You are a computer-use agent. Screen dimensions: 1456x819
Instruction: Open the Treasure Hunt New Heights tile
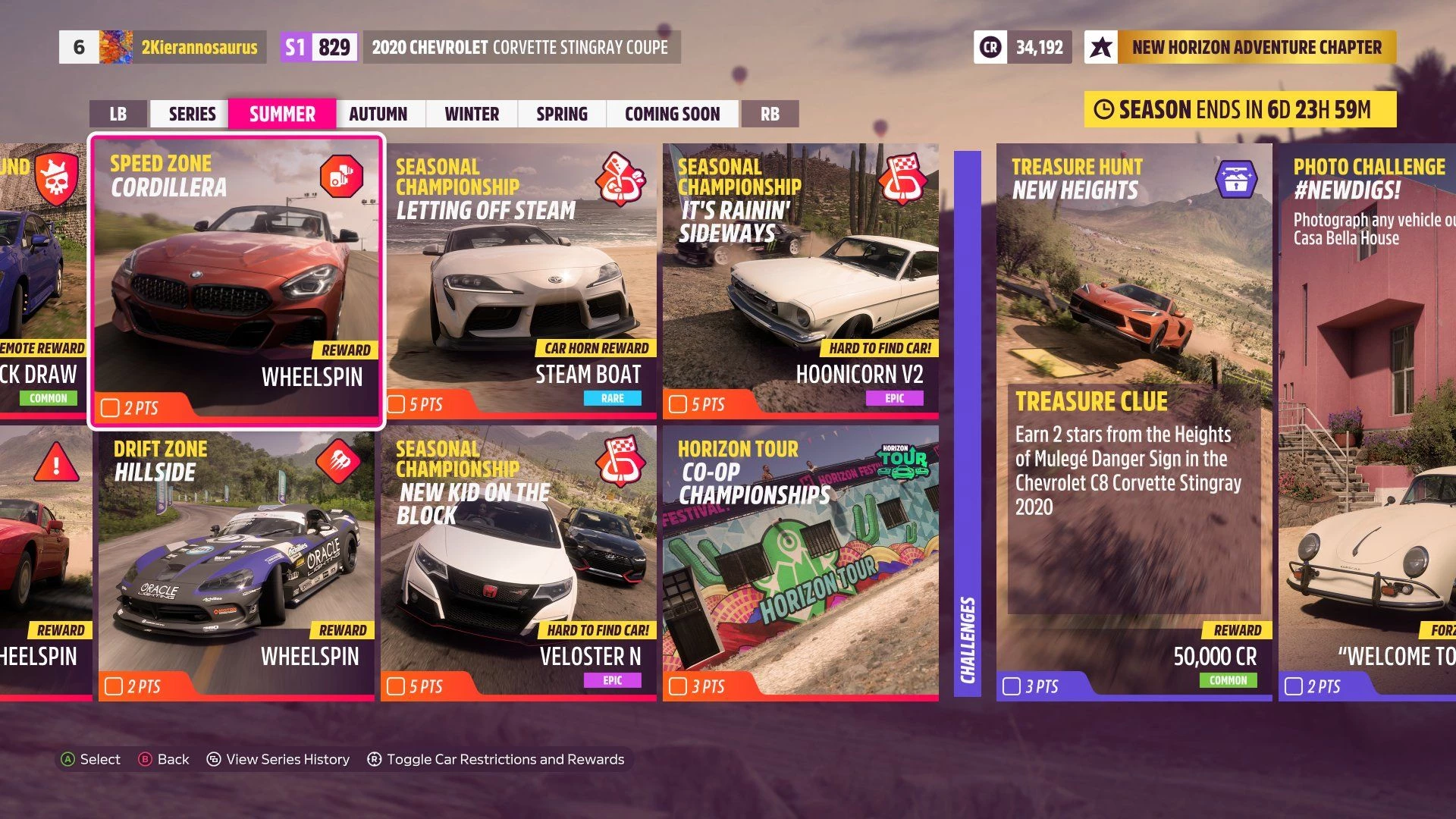(x=1134, y=422)
